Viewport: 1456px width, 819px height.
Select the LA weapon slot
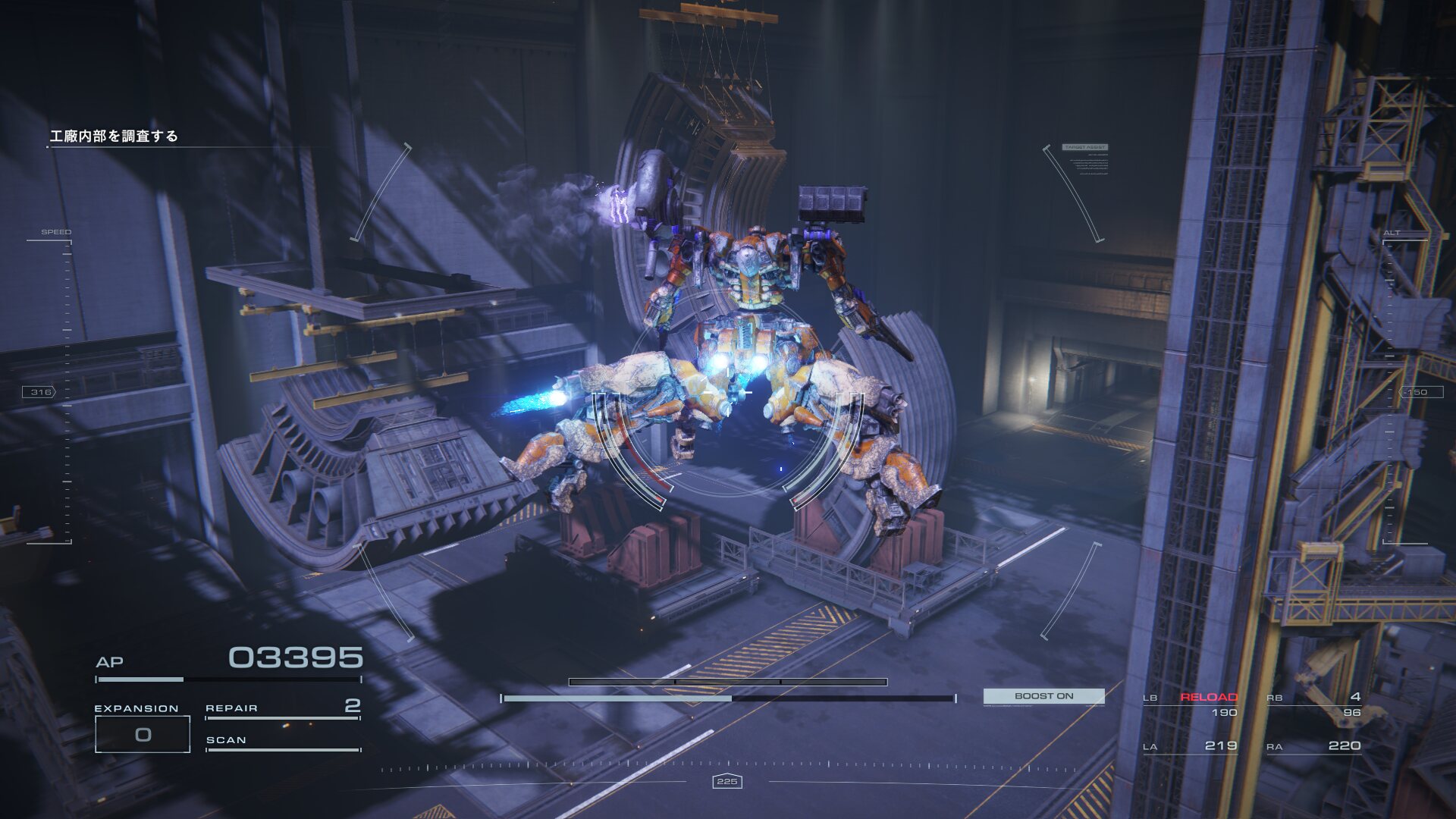pyautogui.click(x=1191, y=746)
